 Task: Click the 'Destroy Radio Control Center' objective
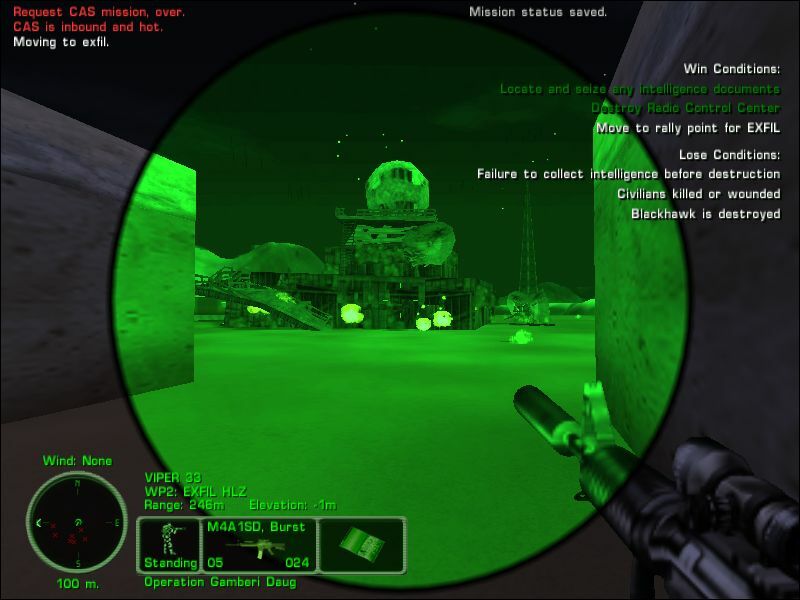(x=685, y=108)
